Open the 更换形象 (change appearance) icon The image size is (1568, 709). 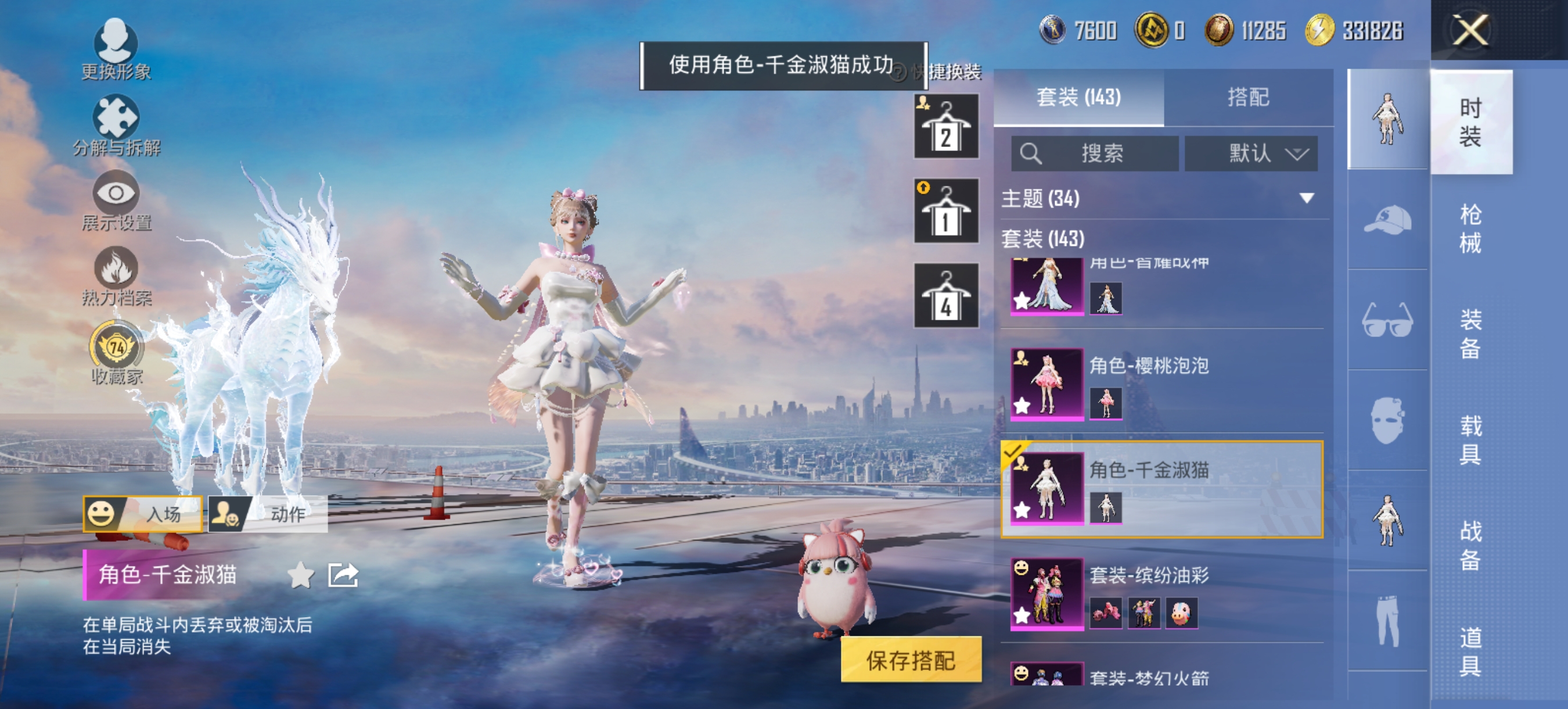[116, 42]
